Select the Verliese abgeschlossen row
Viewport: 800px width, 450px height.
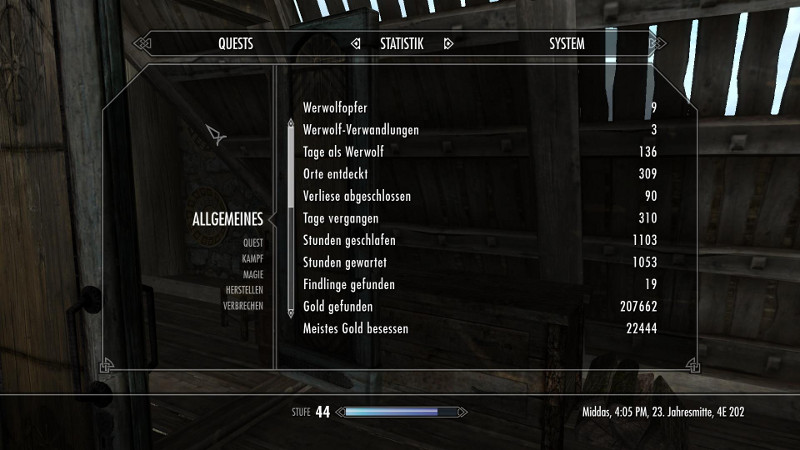click(x=480, y=196)
